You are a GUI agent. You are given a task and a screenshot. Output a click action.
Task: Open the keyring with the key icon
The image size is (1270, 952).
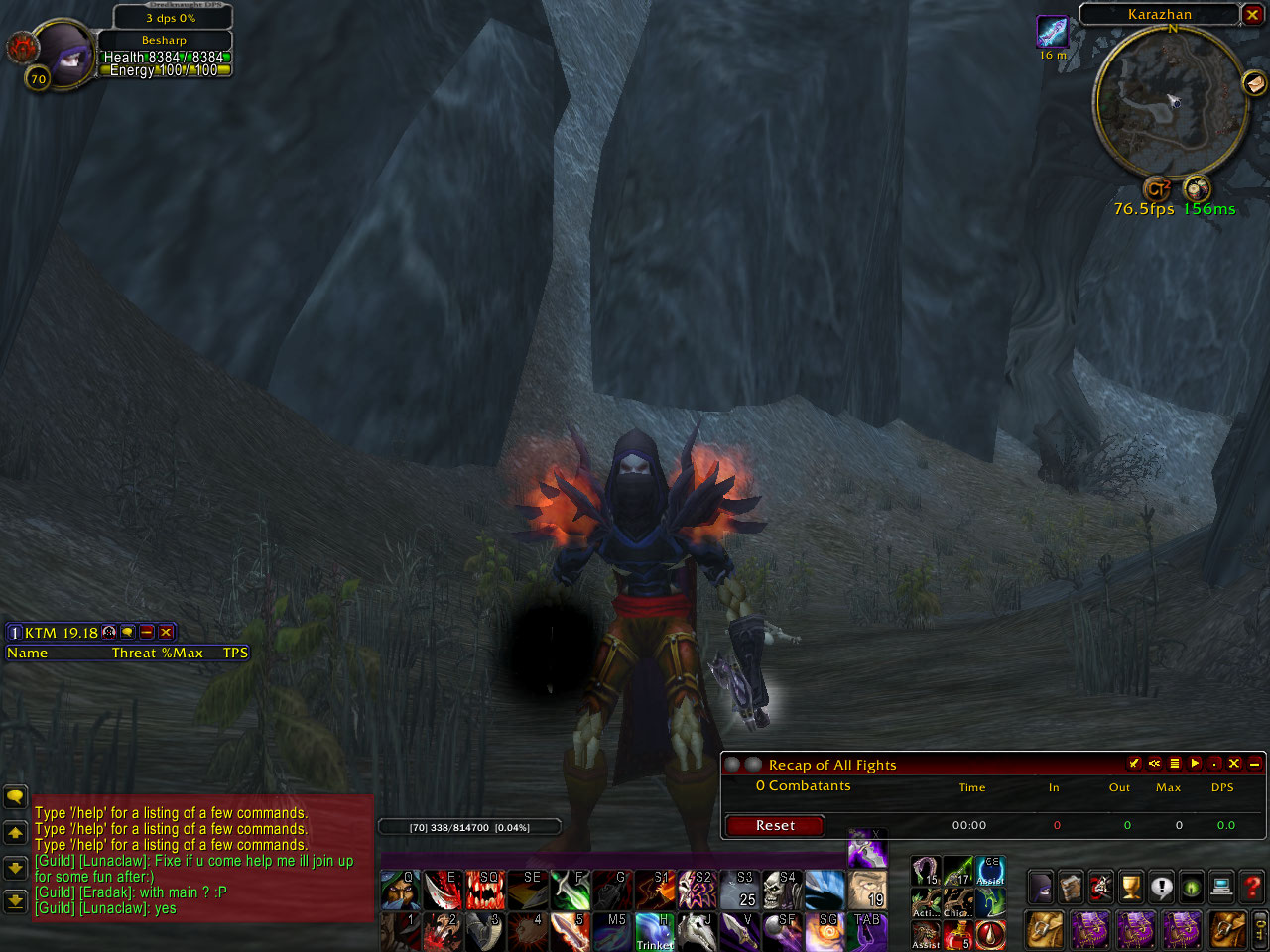1260,931
